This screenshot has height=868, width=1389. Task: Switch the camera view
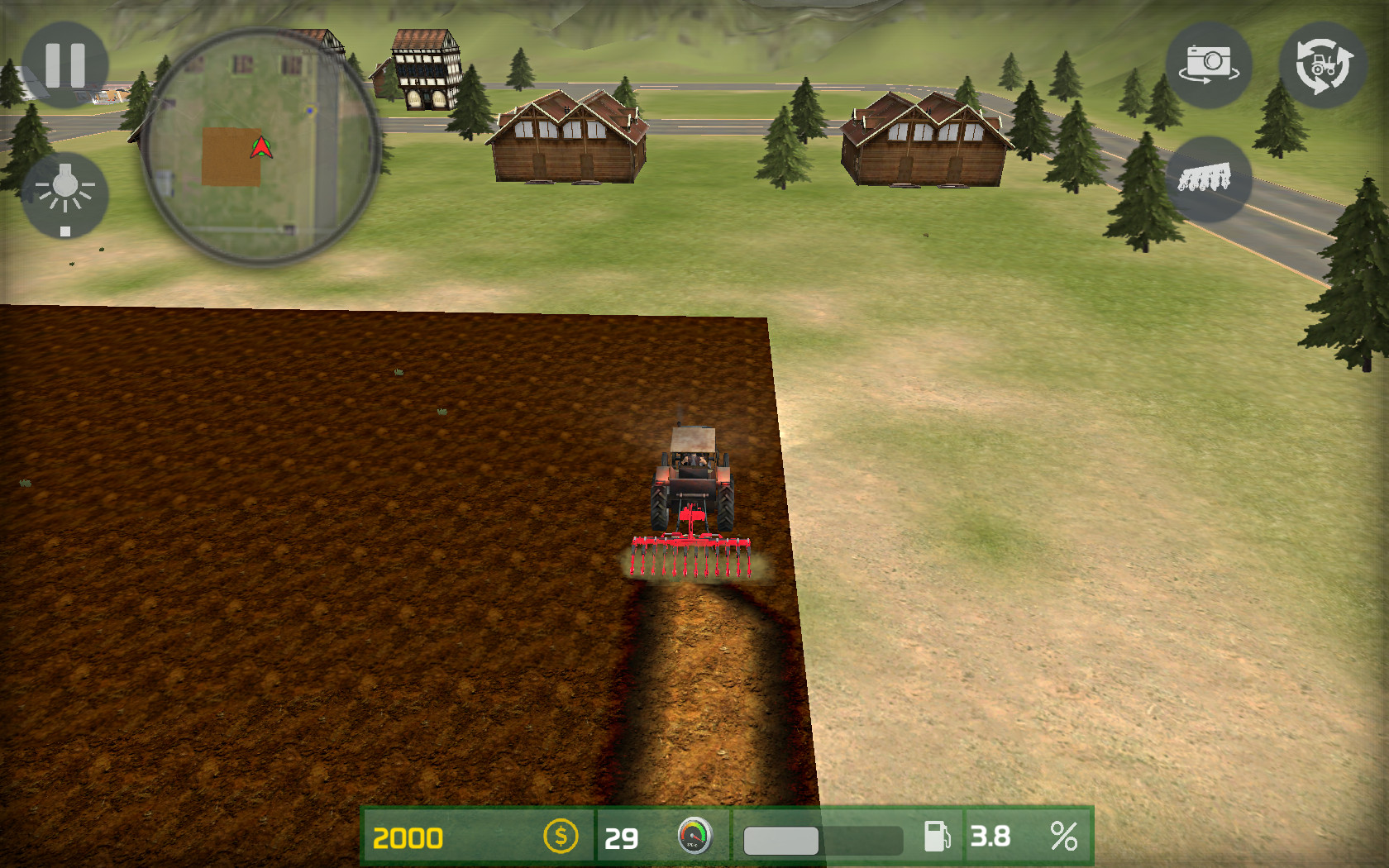1208,64
